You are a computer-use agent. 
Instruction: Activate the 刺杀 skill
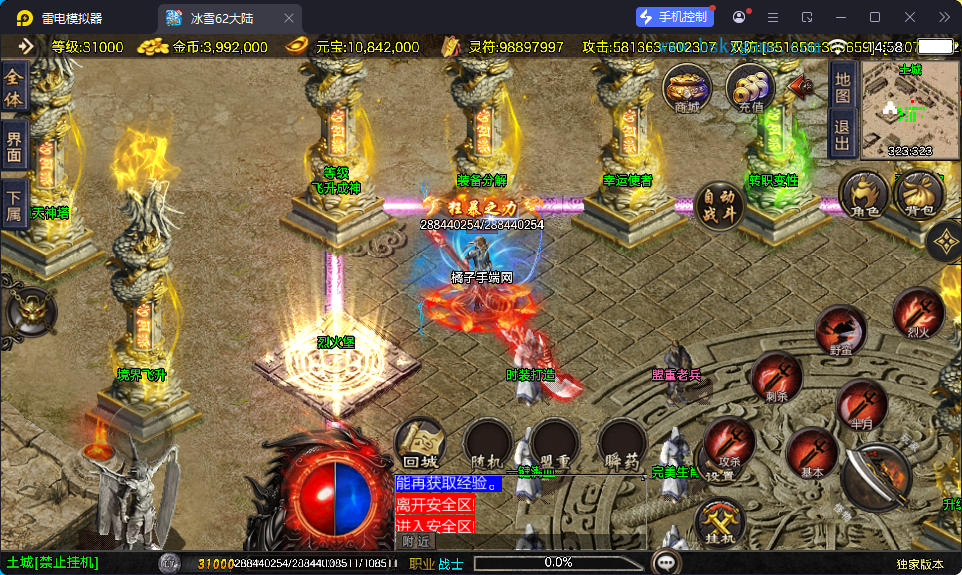pyautogui.click(x=777, y=378)
